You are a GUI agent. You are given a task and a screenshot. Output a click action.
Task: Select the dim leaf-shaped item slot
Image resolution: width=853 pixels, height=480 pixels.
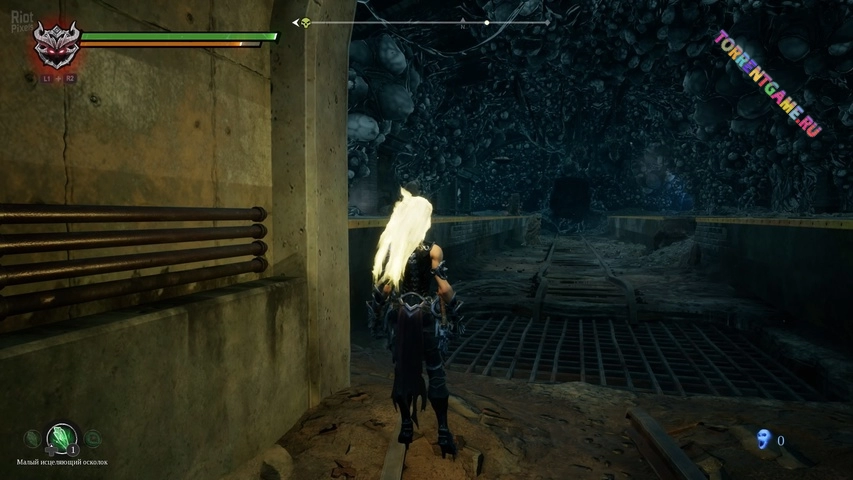32,438
